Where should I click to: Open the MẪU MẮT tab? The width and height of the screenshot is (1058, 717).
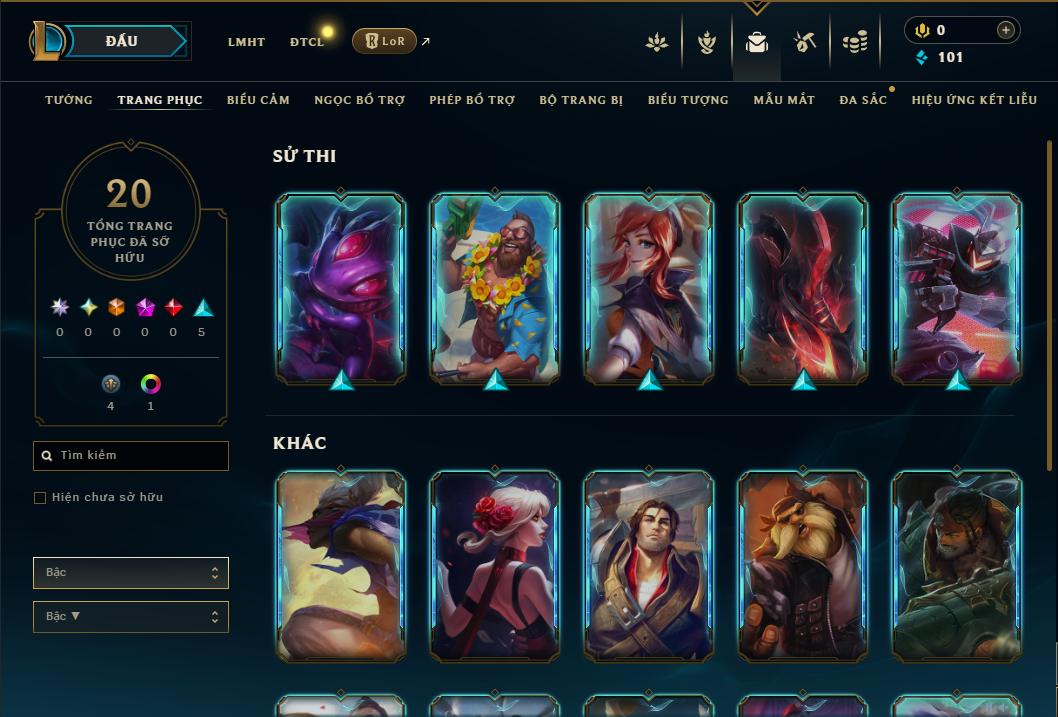coord(784,100)
